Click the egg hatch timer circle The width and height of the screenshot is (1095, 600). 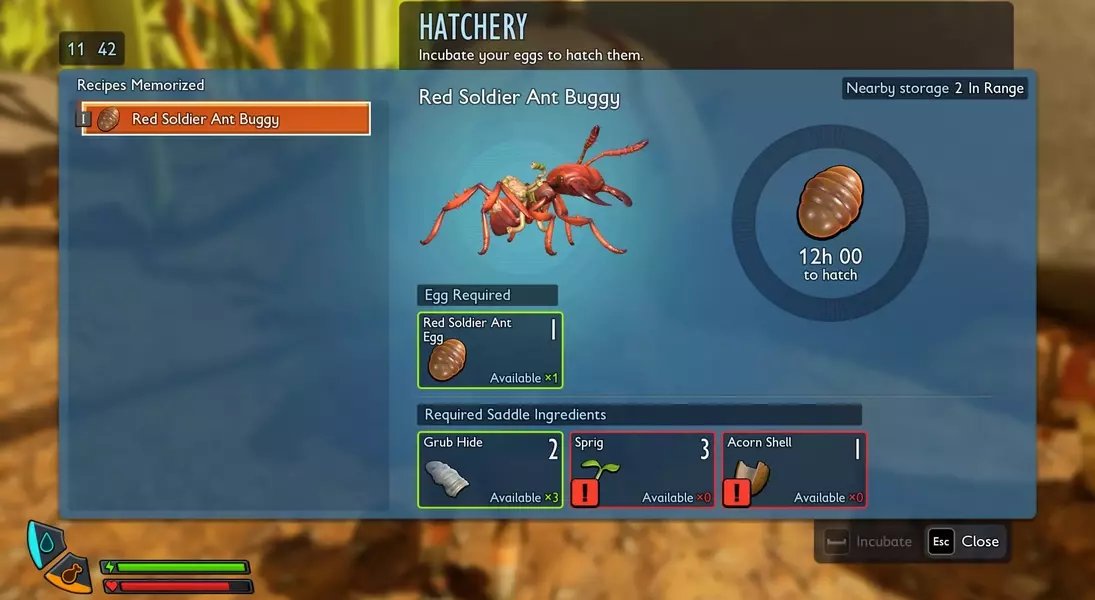click(x=830, y=222)
